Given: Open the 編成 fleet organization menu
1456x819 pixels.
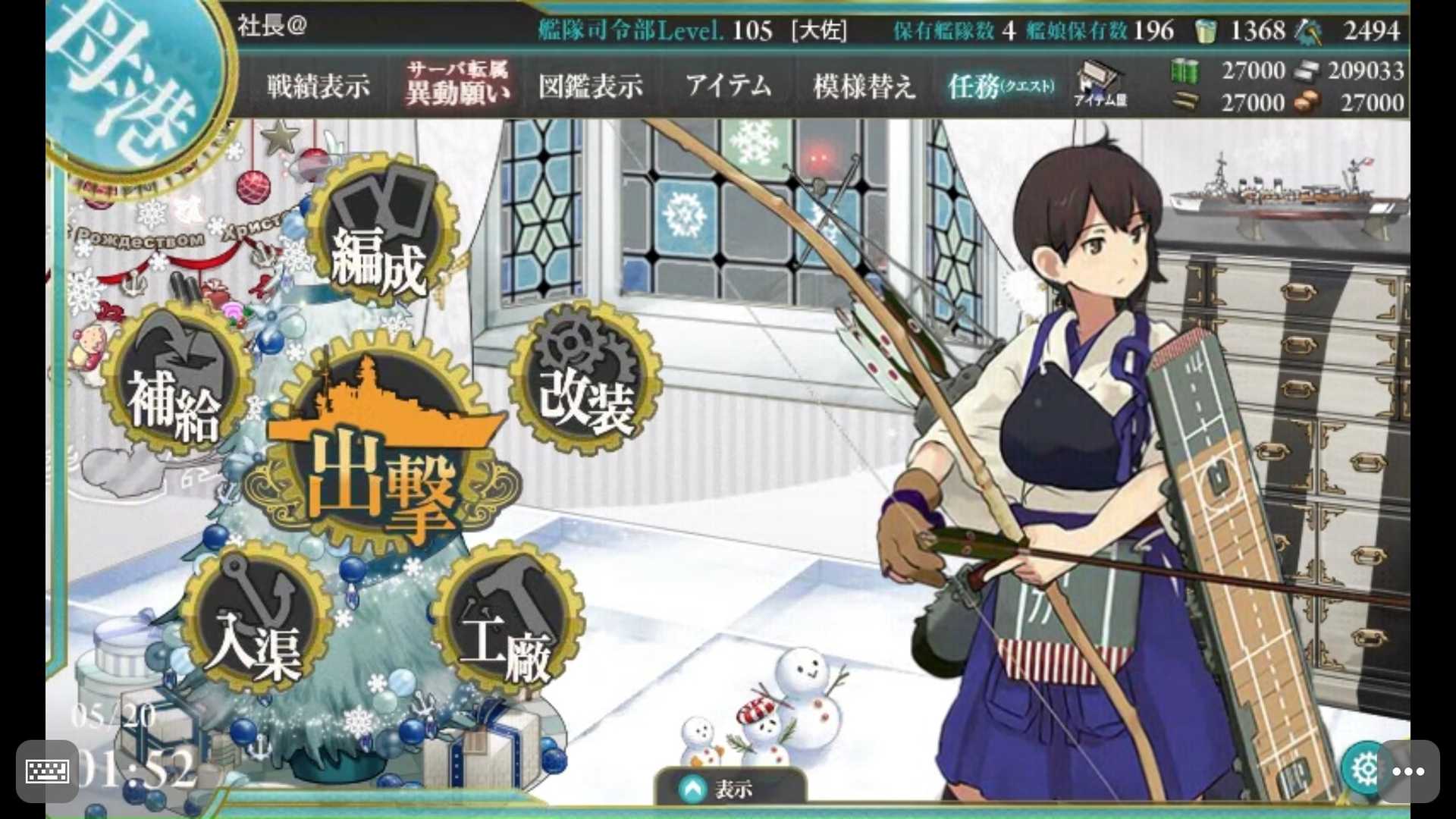Looking at the screenshot, I should pyautogui.click(x=378, y=235).
